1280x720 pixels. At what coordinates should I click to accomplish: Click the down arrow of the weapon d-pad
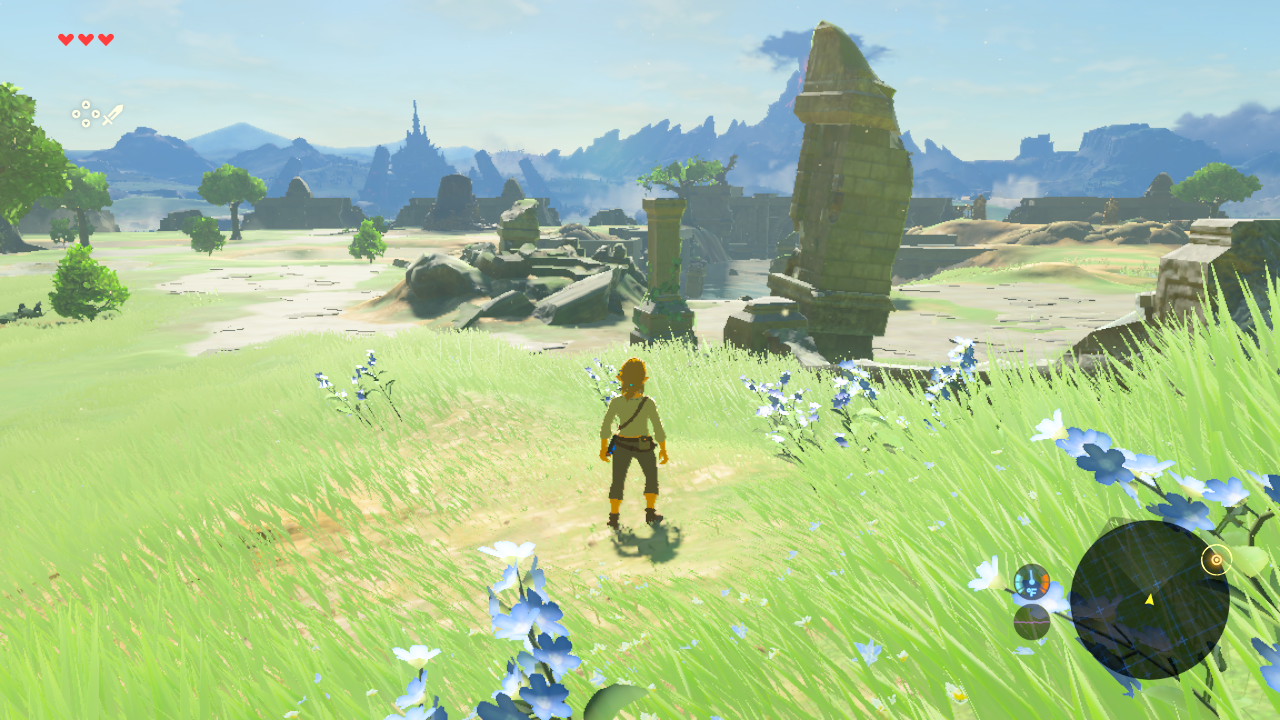[x=86, y=123]
